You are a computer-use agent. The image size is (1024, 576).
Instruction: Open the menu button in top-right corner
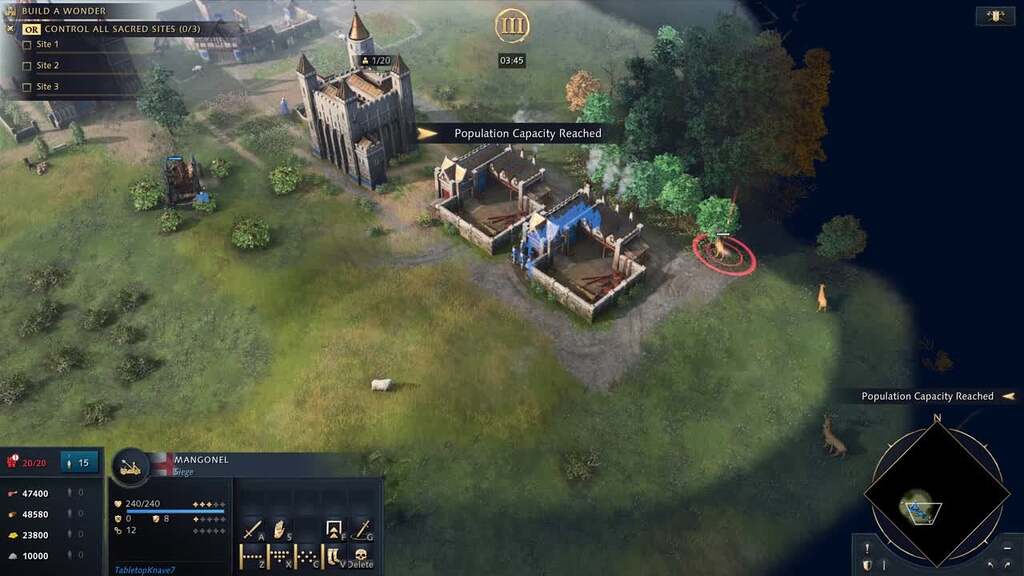(x=995, y=16)
